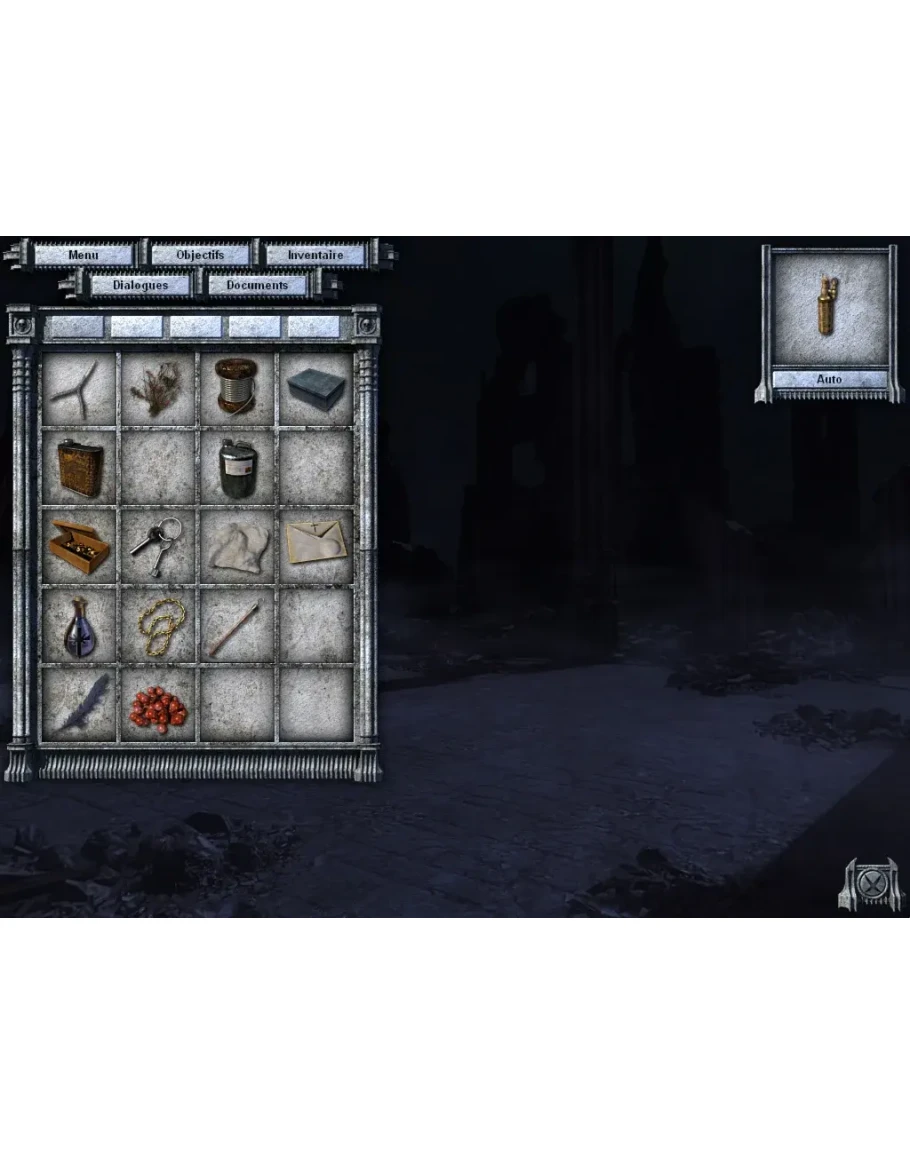Close the inventory with the X button
Viewport: 910px width, 1155px height.
coord(872,884)
